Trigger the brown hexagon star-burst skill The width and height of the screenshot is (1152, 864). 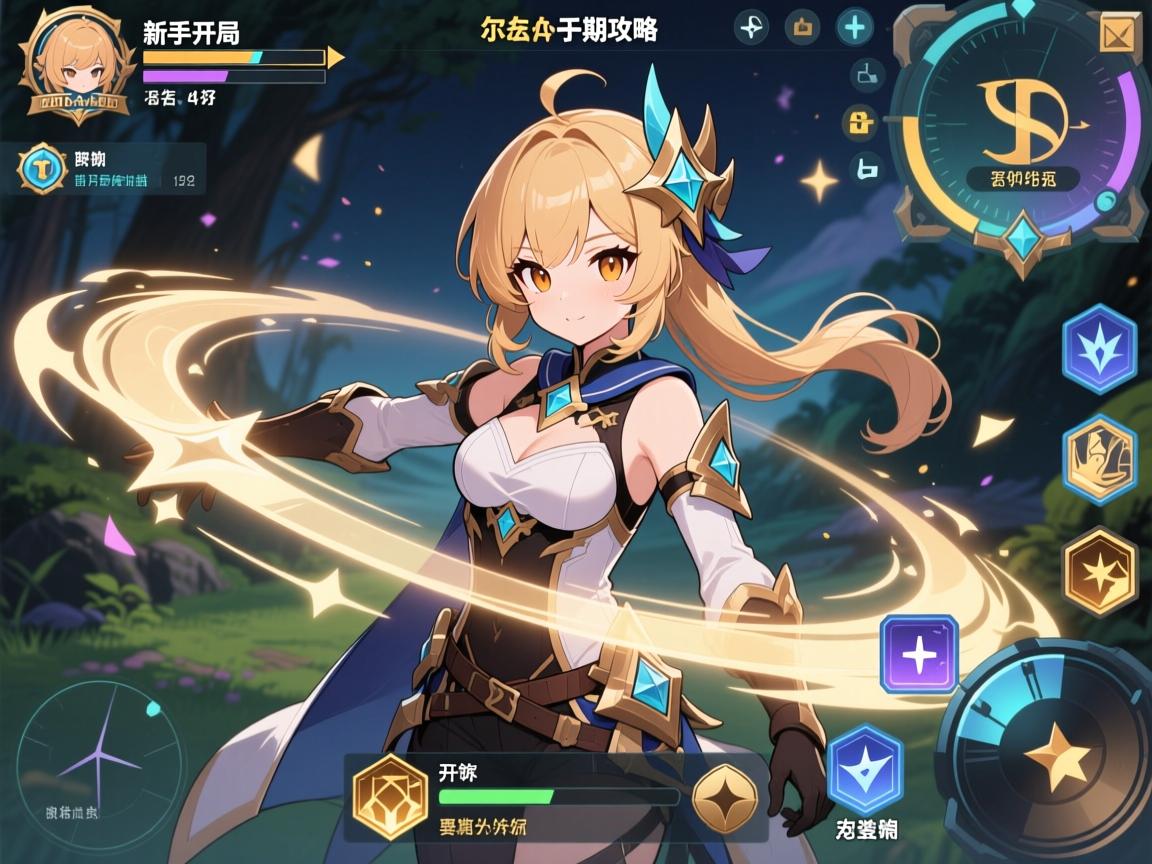pos(1100,571)
